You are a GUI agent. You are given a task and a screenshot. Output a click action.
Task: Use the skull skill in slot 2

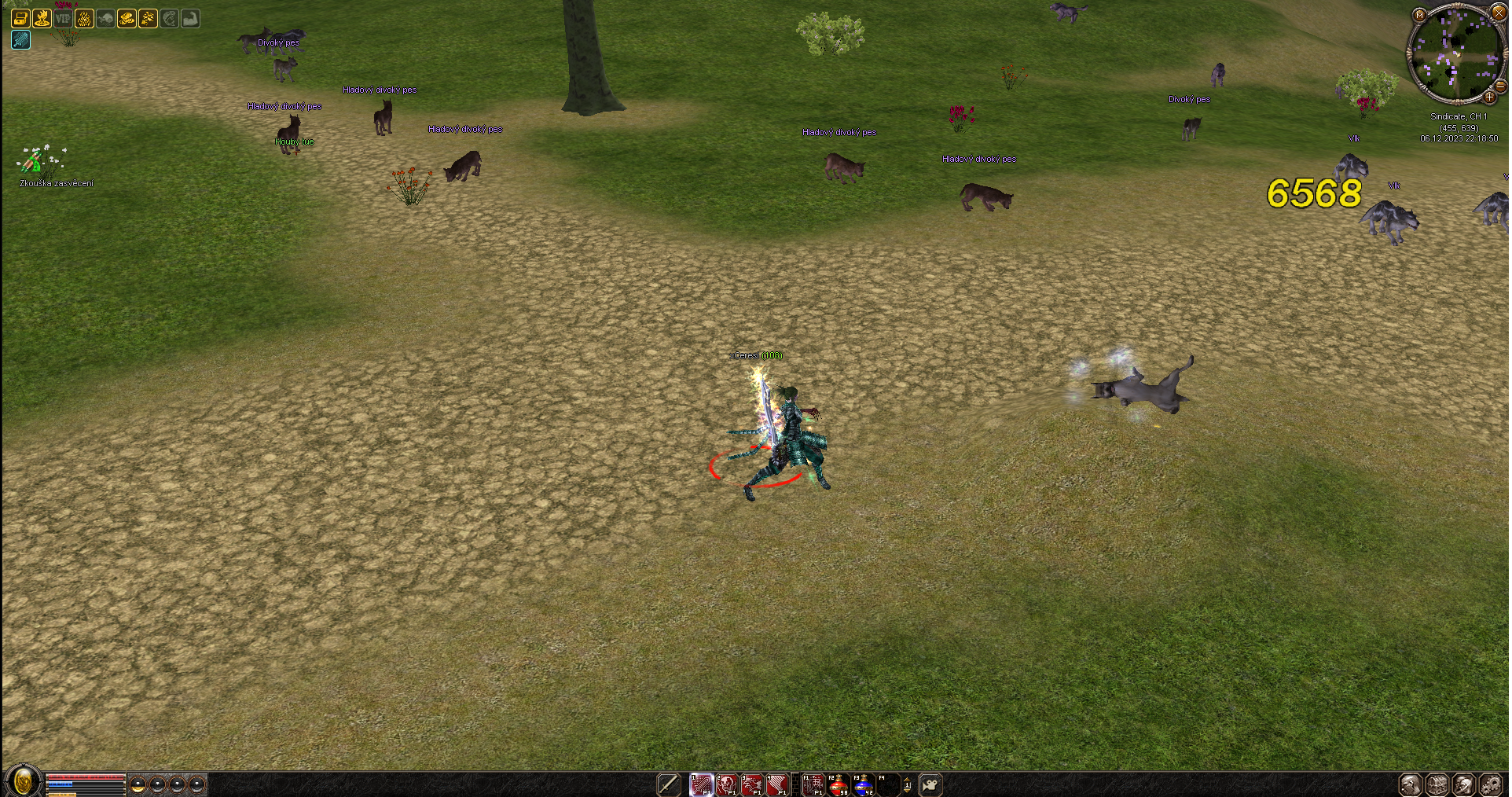click(727, 784)
